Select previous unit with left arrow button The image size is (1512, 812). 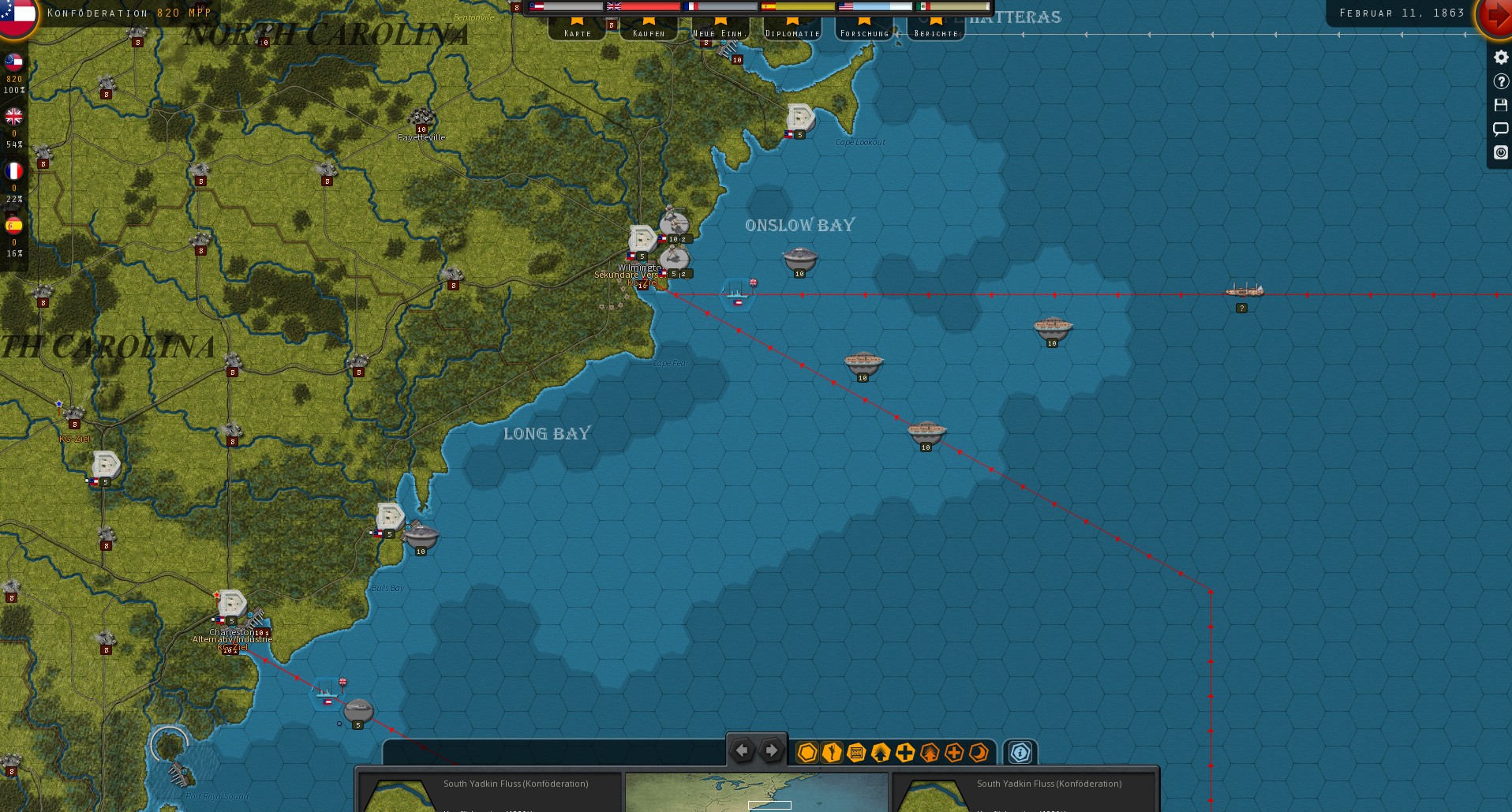click(x=742, y=751)
